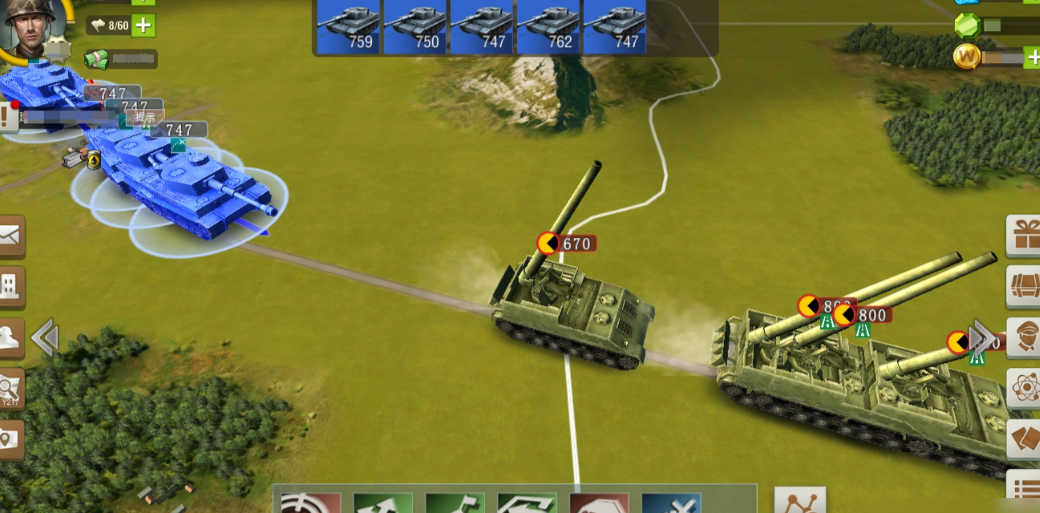
Task: Add more units with the green plus beside 8/60
Action: point(144,25)
